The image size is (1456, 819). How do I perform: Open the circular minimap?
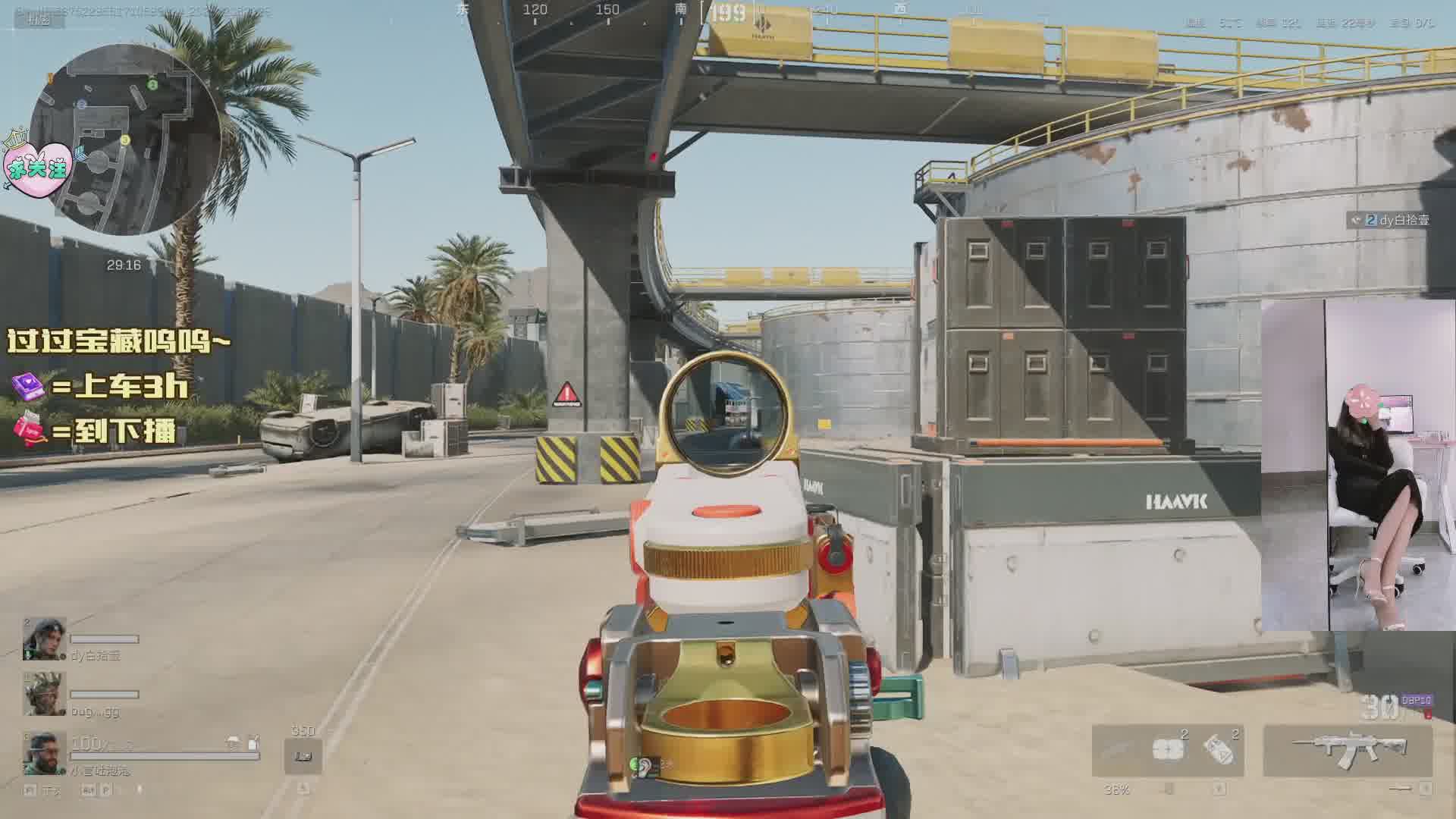[125, 139]
